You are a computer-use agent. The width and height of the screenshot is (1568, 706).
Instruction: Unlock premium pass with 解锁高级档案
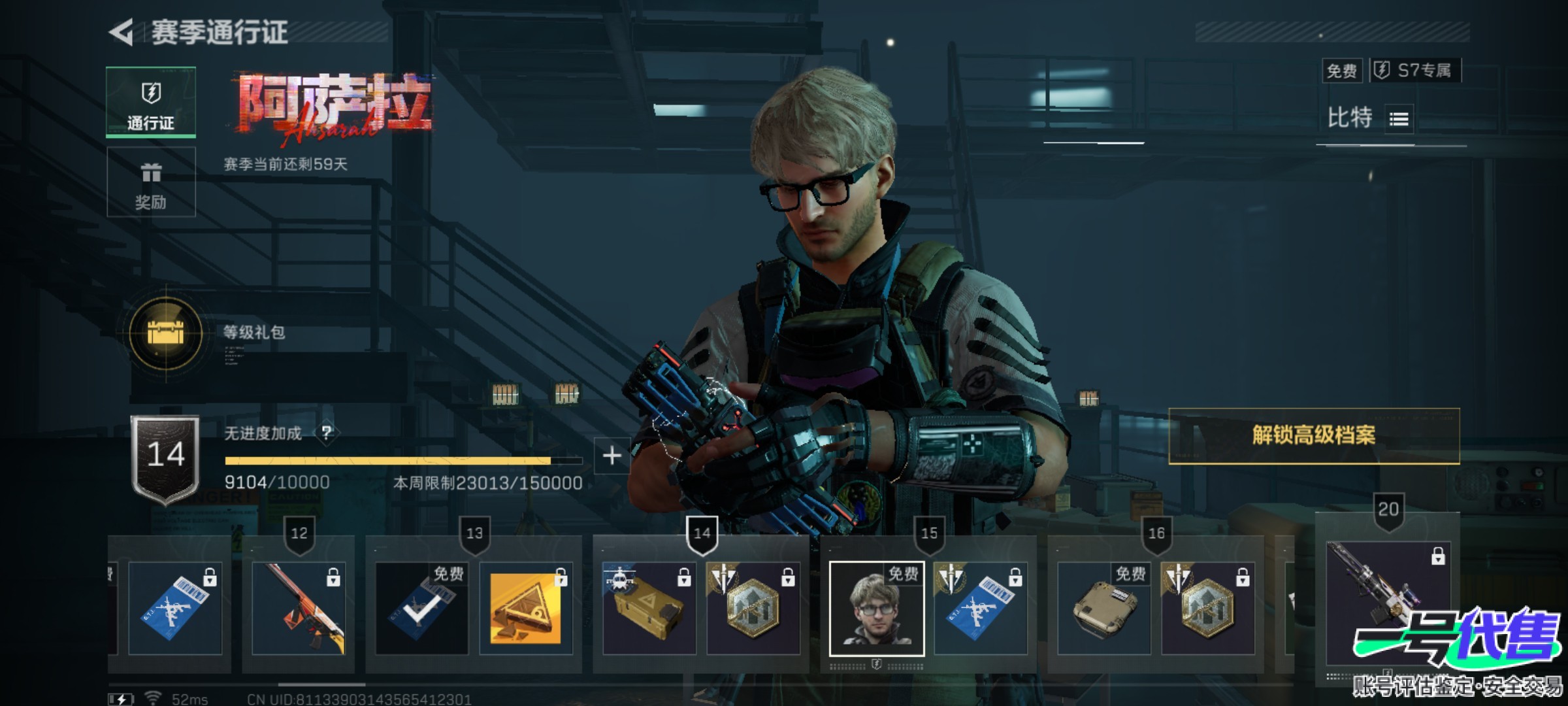1313,435
